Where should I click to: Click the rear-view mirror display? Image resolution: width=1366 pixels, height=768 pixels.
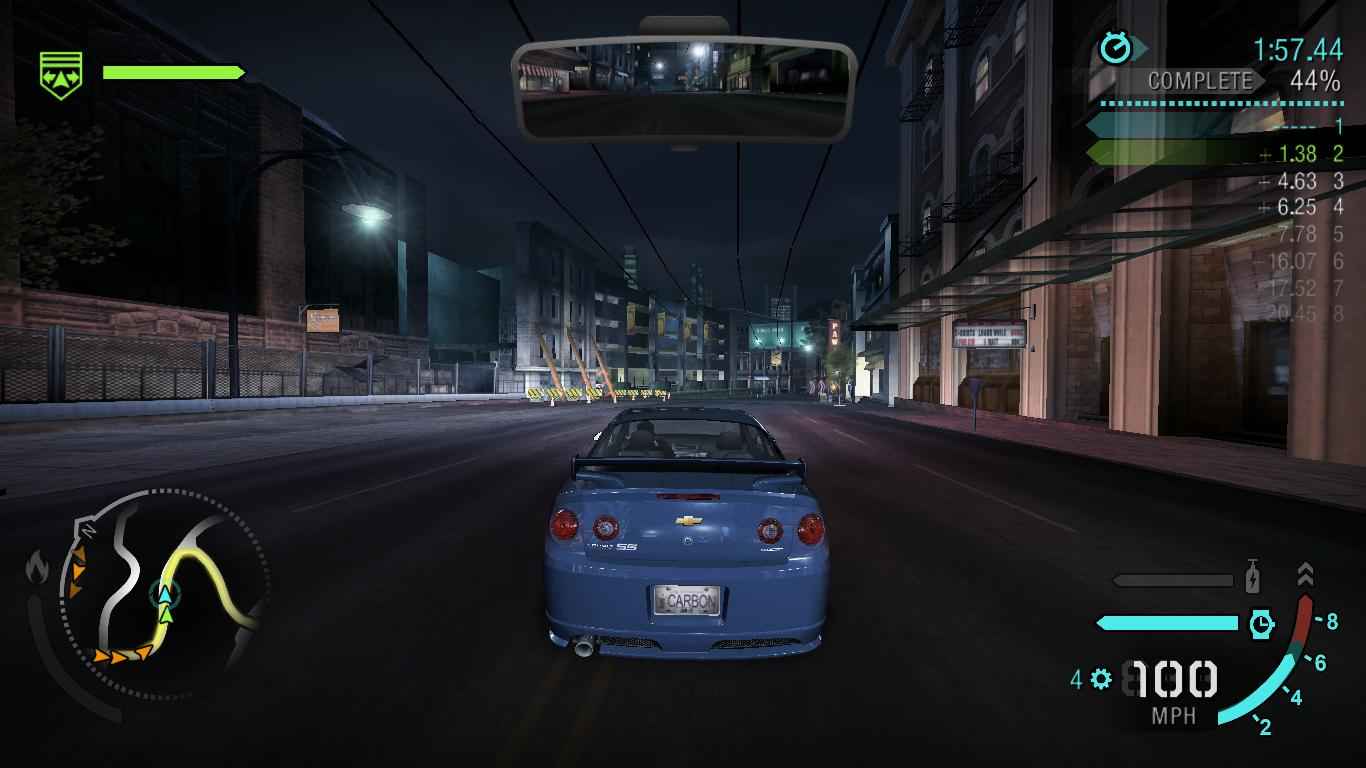[x=684, y=89]
